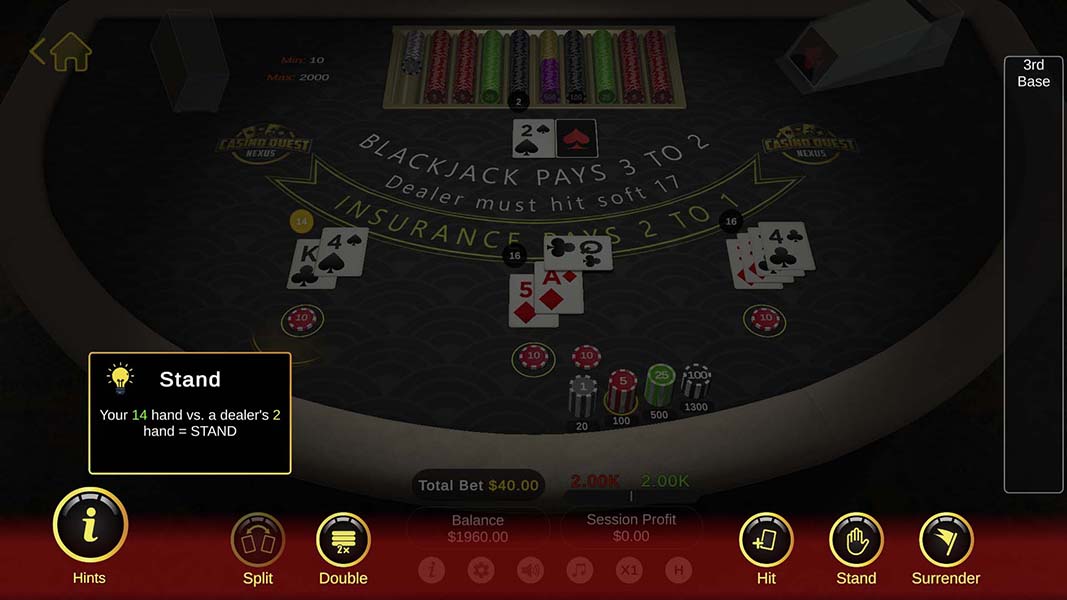Select the 1-value chip stack

[583, 395]
